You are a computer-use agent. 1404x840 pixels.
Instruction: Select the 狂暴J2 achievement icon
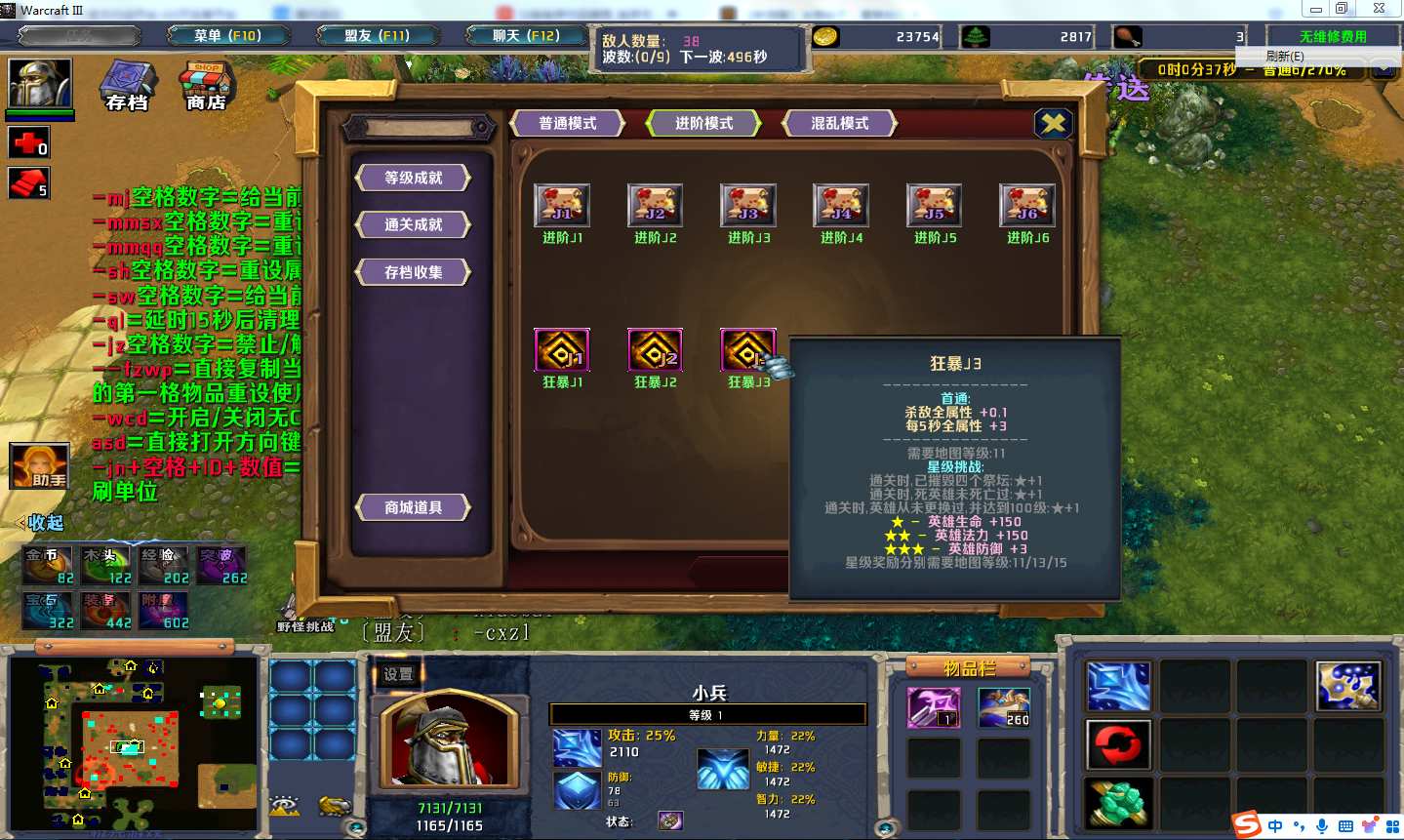655,350
